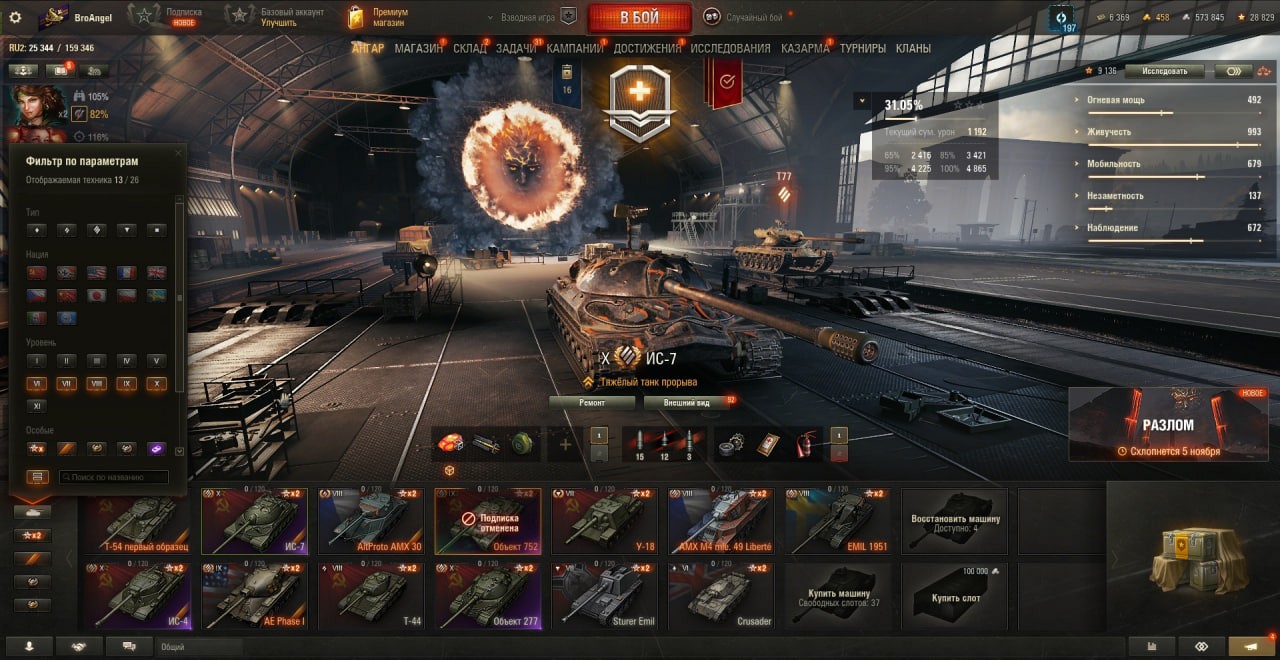Screen dimensions: 1280x660
Task: Toggle the tier X filter
Action: pos(157,384)
